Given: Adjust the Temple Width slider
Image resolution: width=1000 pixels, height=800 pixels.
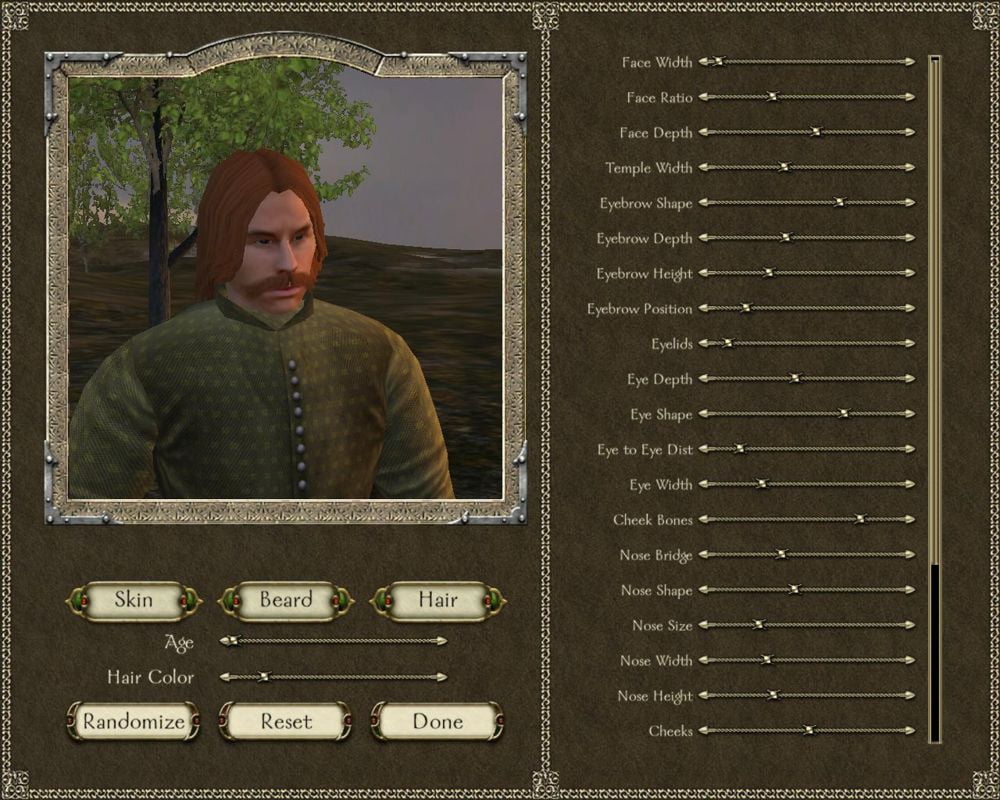Looking at the screenshot, I should [784, 168].
